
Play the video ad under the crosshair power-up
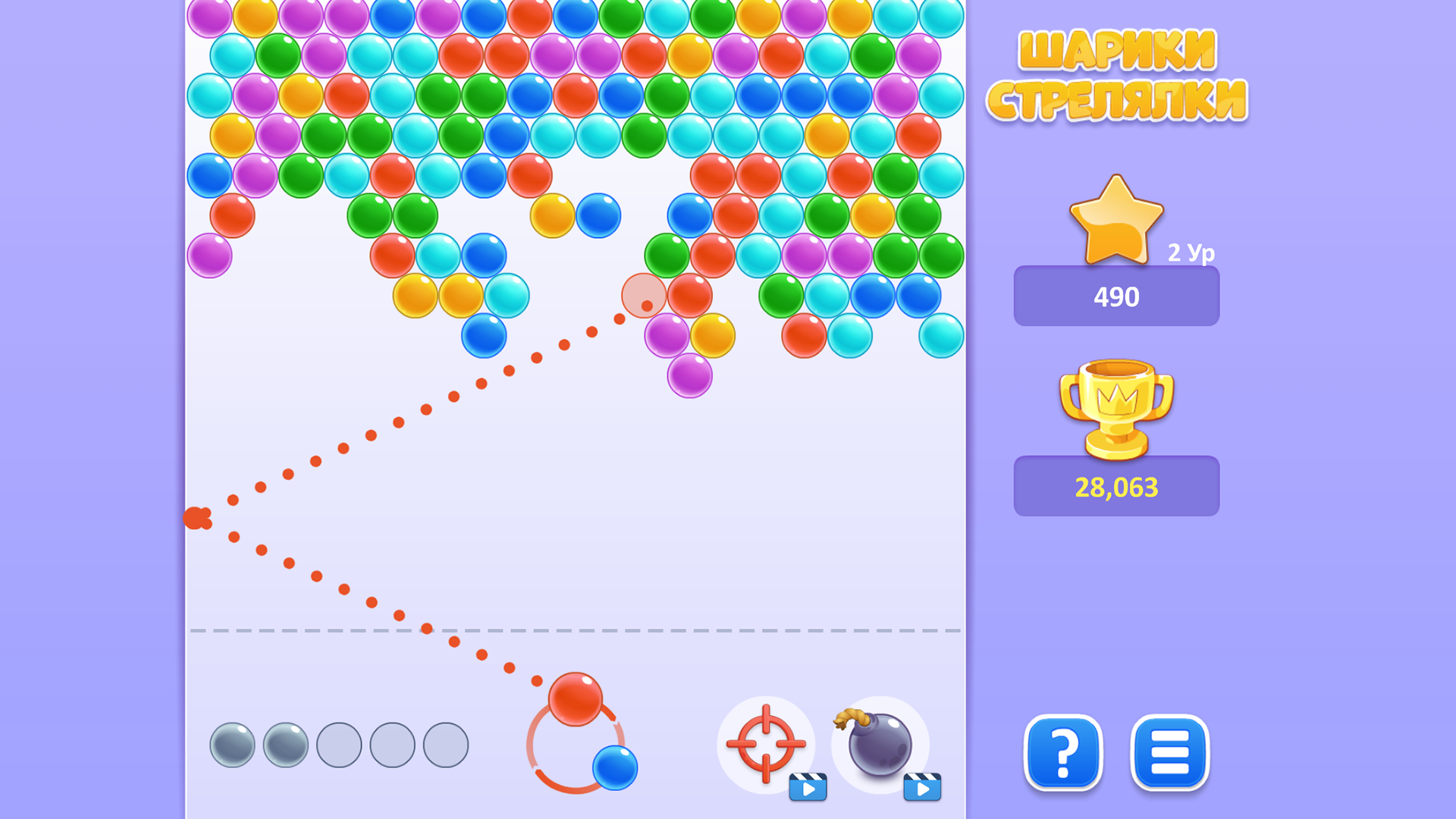pyautogui.click(x=810, y=787)
